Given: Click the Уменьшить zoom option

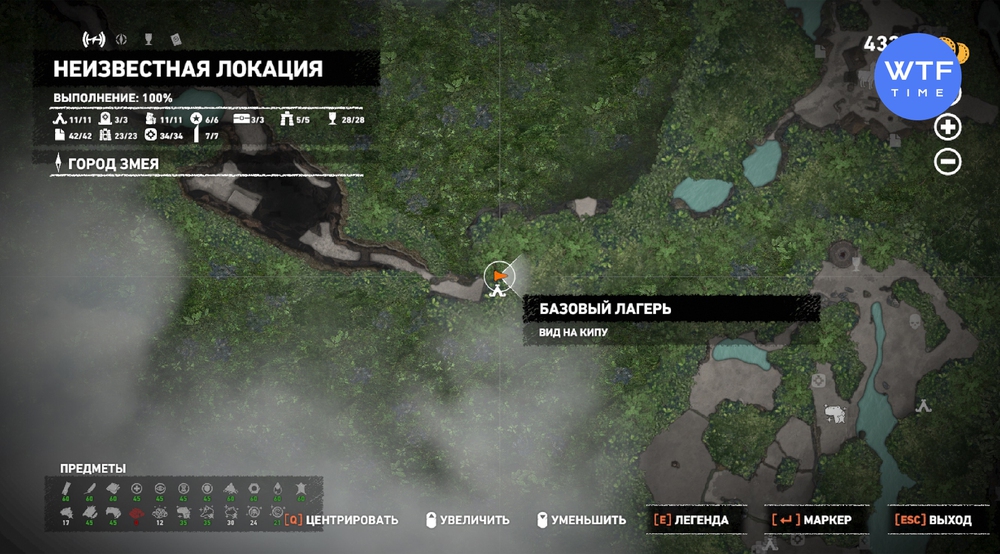Looking at the screenshot, I should tap(581, 520).
